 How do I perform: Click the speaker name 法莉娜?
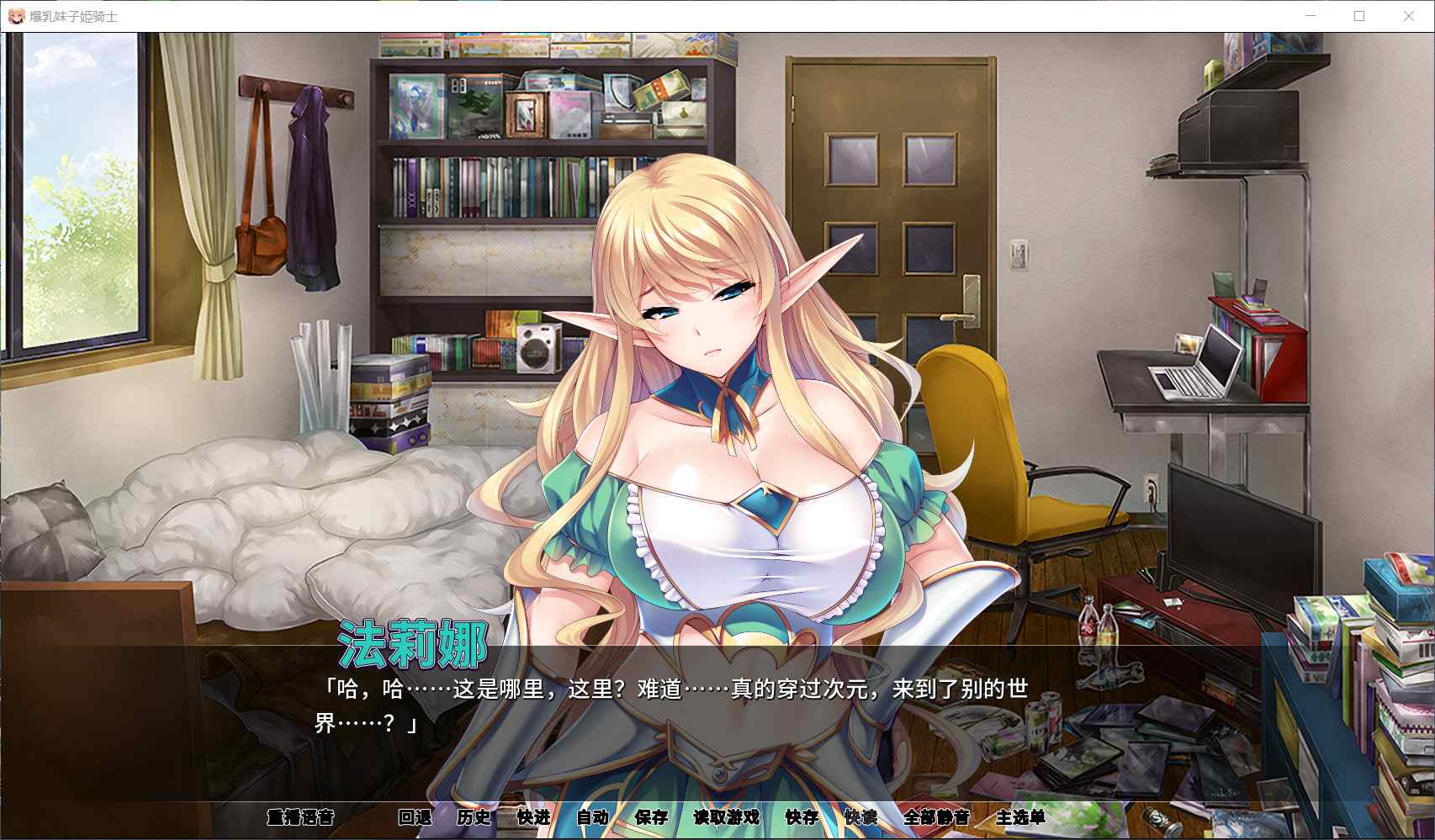tap(413, 642)
